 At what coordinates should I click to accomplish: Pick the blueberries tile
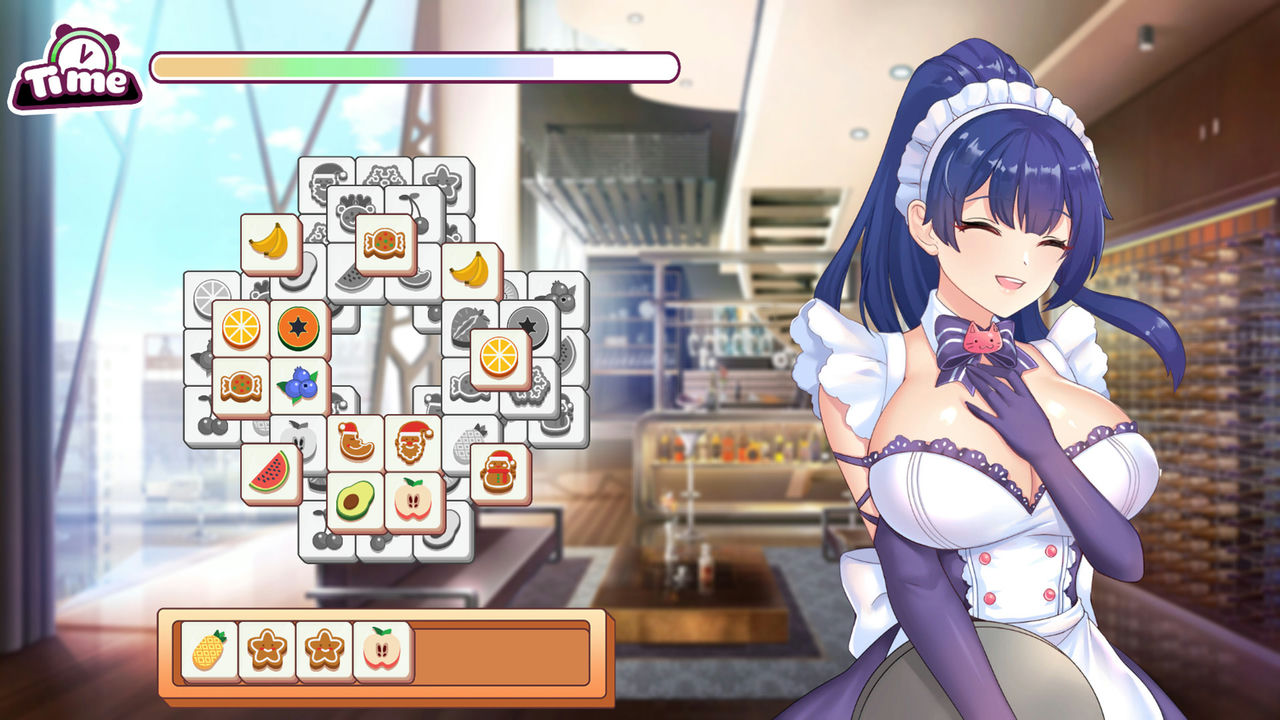point(298,385)
